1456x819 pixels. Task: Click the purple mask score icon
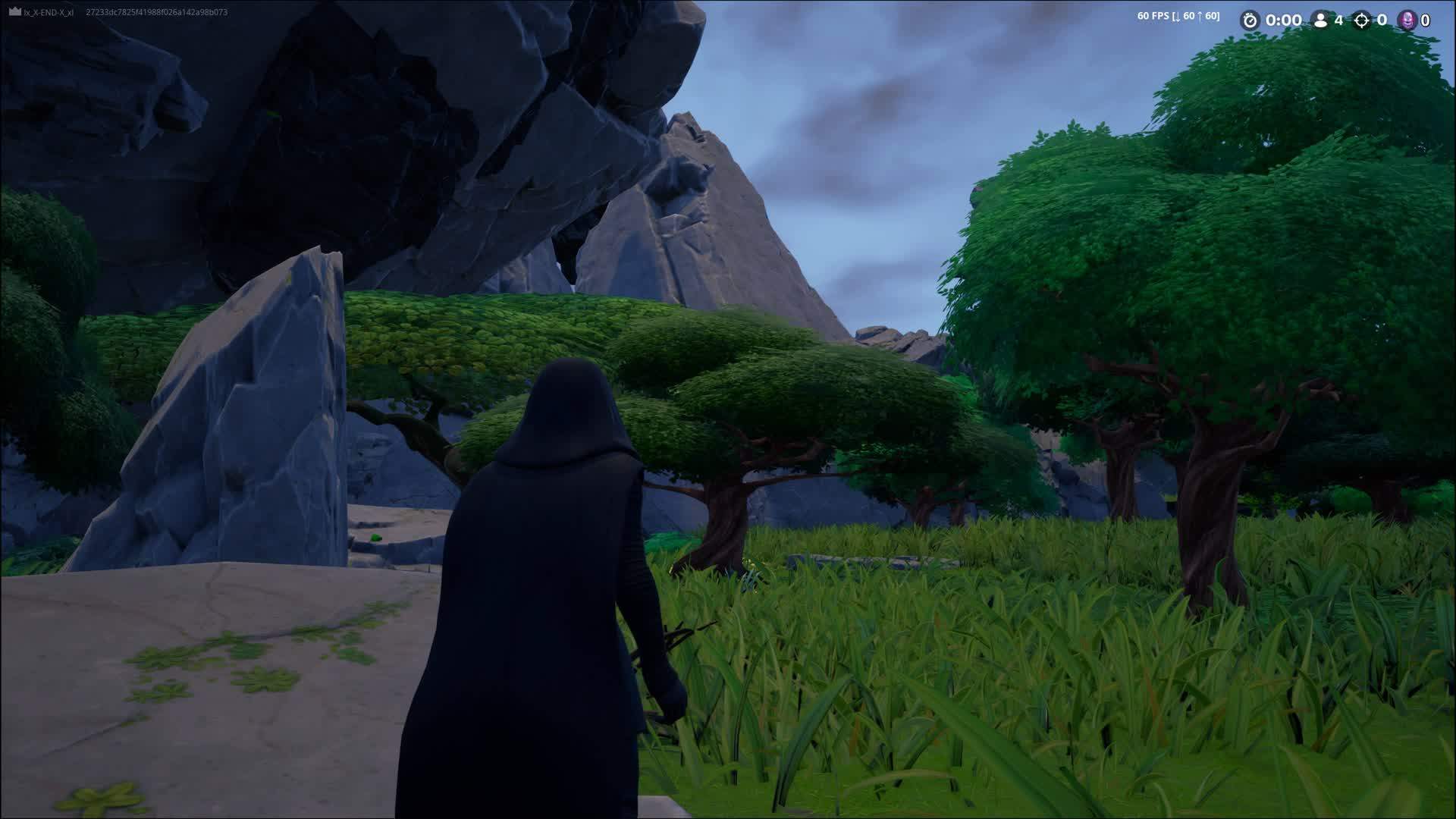1407,21
